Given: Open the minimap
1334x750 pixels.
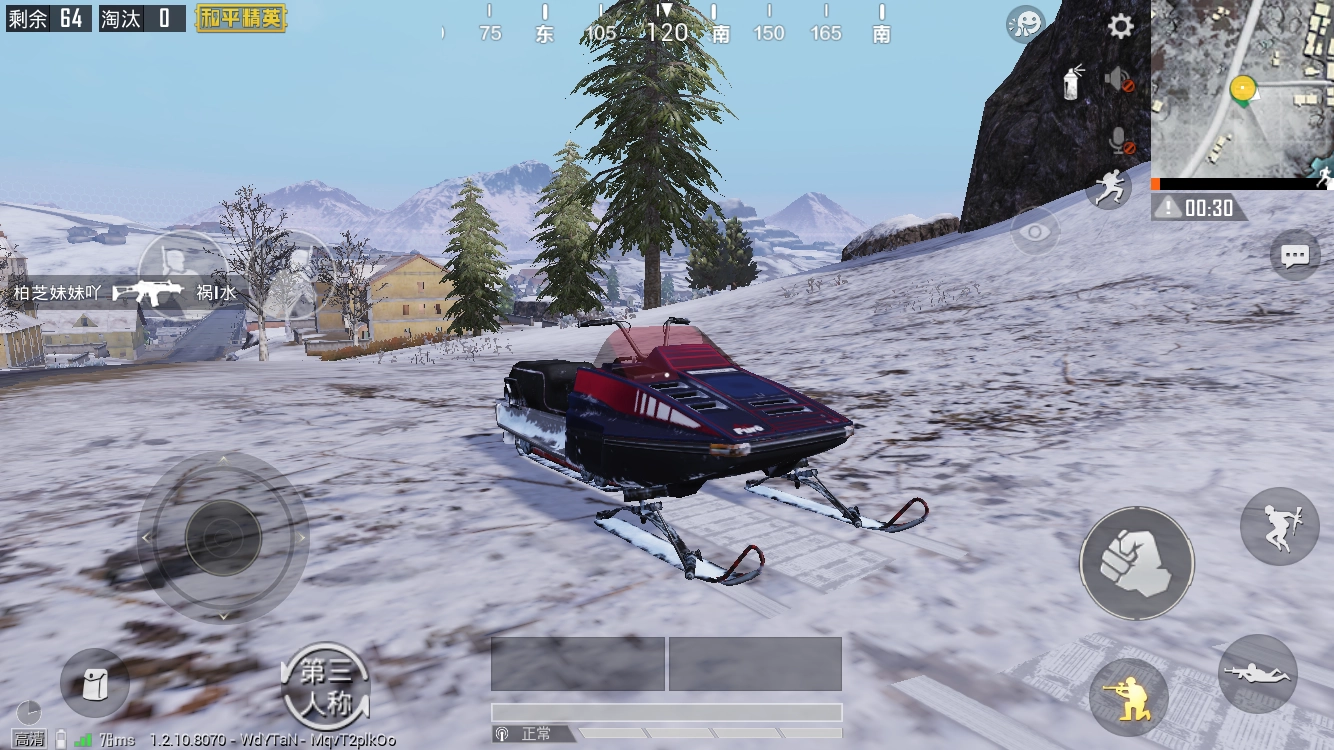Looking at the screenshot, I should [1242, 89].
